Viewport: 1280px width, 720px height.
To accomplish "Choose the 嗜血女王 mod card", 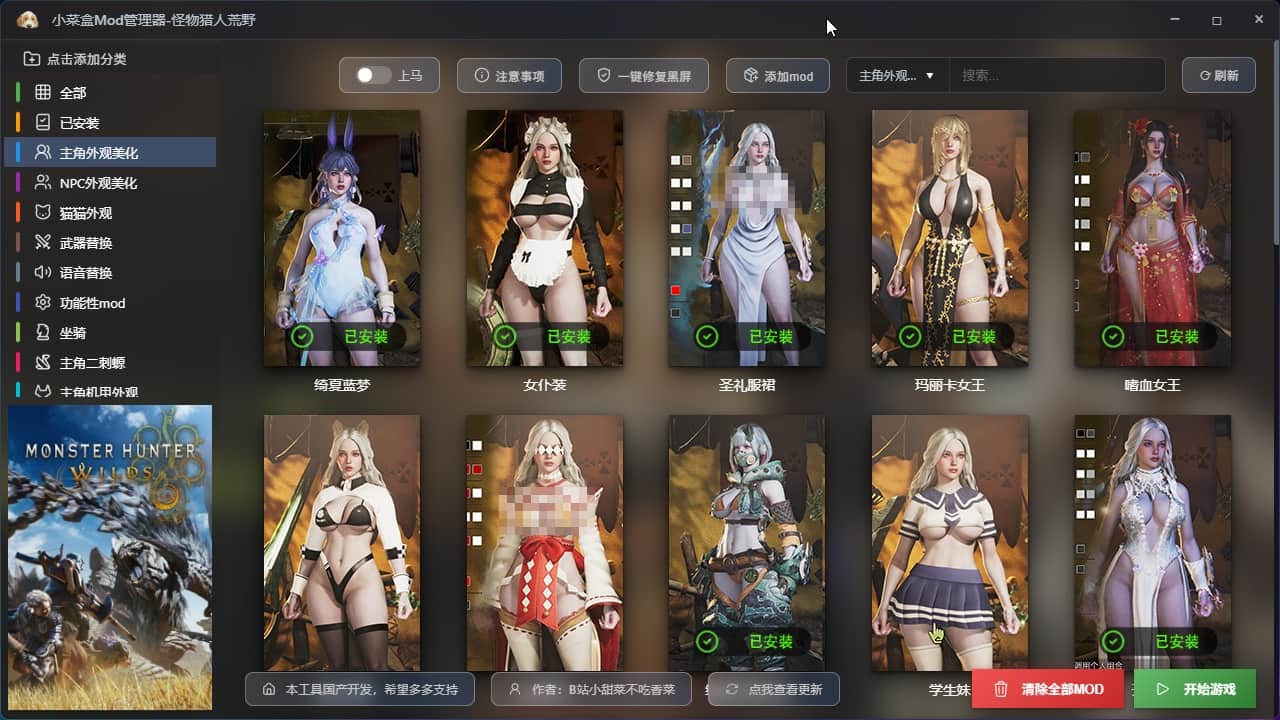I will [x=1152, y=238].
